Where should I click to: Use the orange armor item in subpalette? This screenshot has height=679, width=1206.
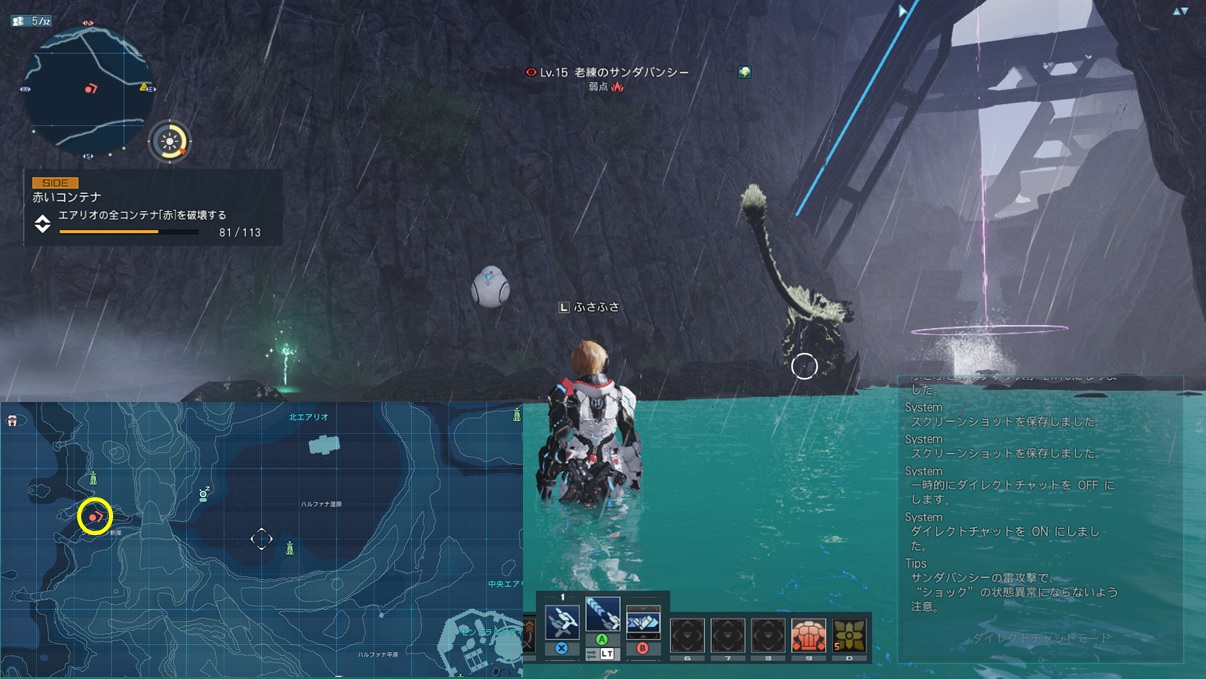(808, 635)
